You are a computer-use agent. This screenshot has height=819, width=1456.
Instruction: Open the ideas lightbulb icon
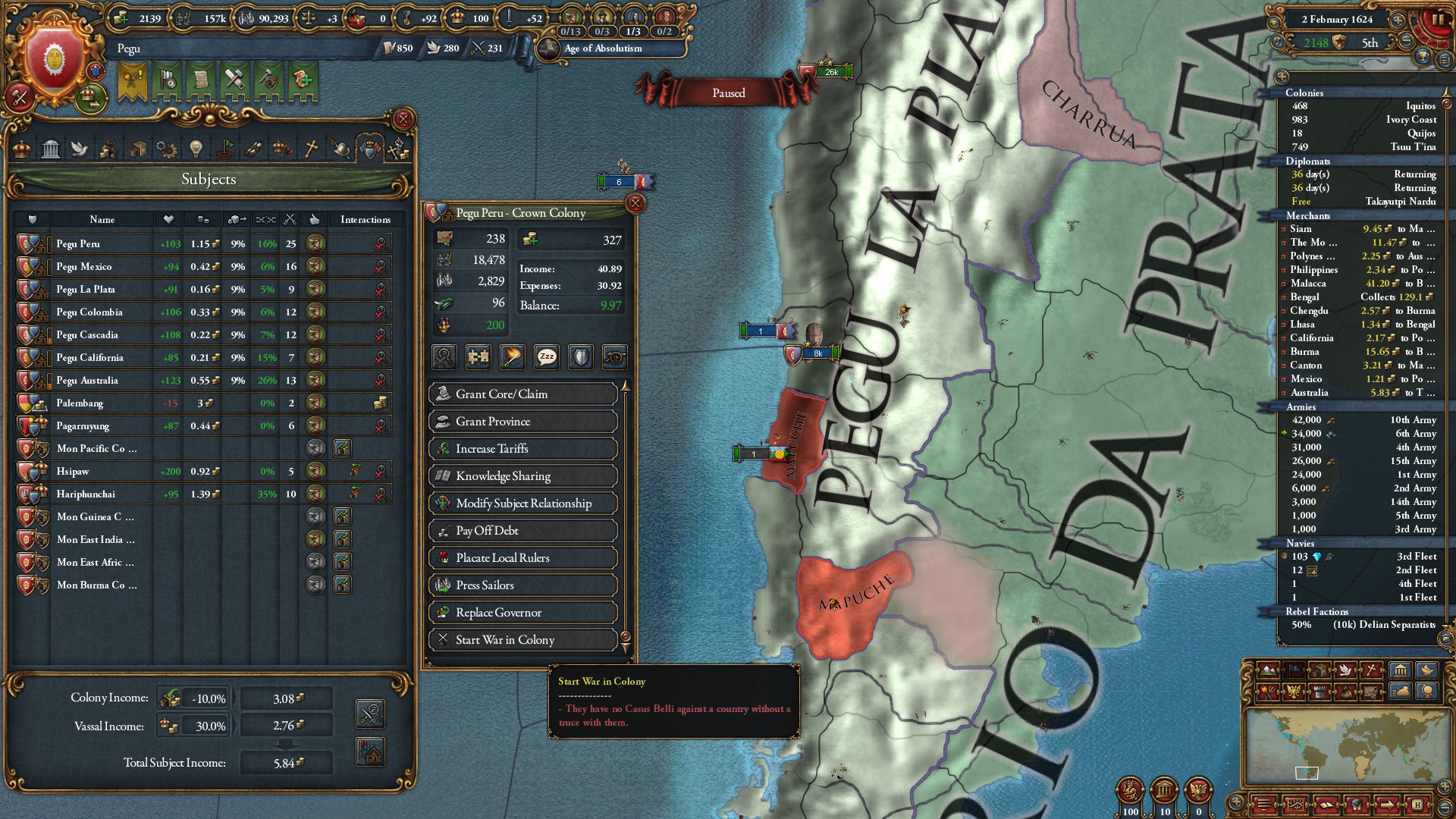[x=196, y=149]
